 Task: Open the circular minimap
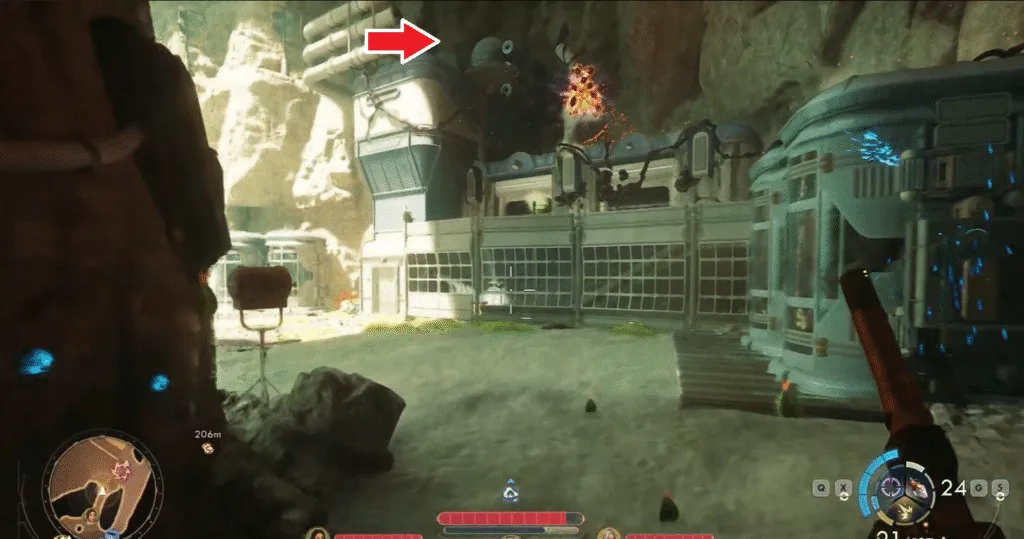(103, 483)
